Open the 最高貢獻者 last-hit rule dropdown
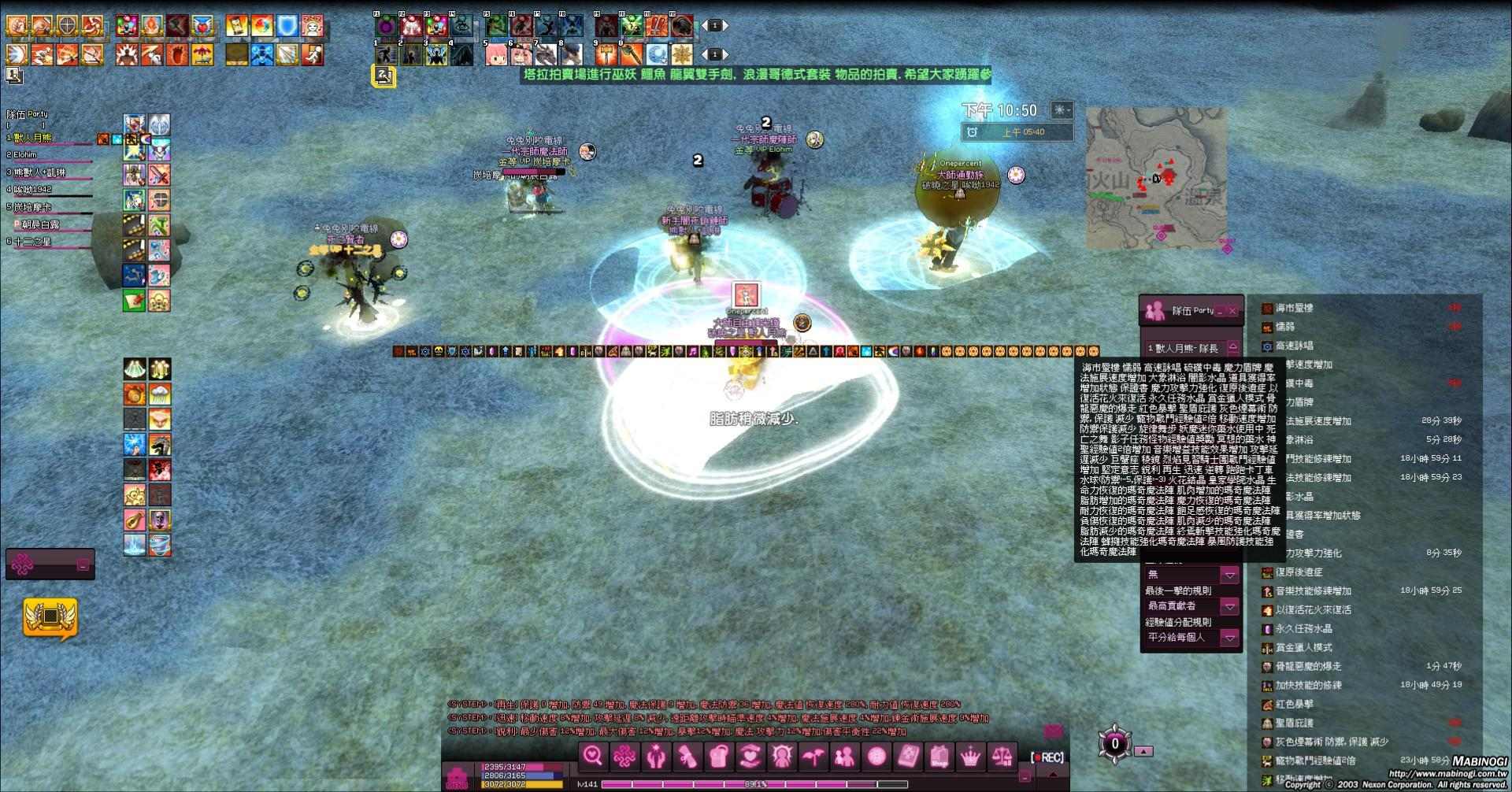The height and width of the screenshot is (792, 1512). coord(1228,607)
